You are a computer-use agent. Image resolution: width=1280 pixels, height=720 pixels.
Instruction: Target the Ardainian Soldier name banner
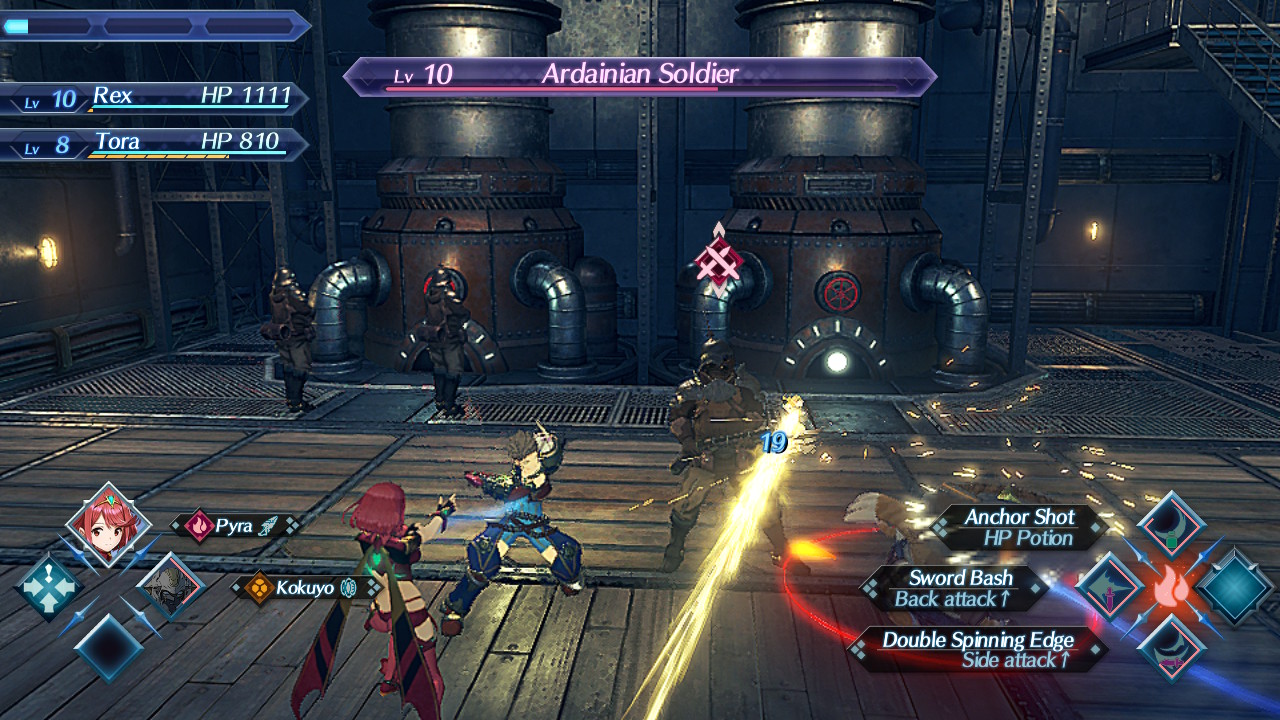tap(640, 75)
